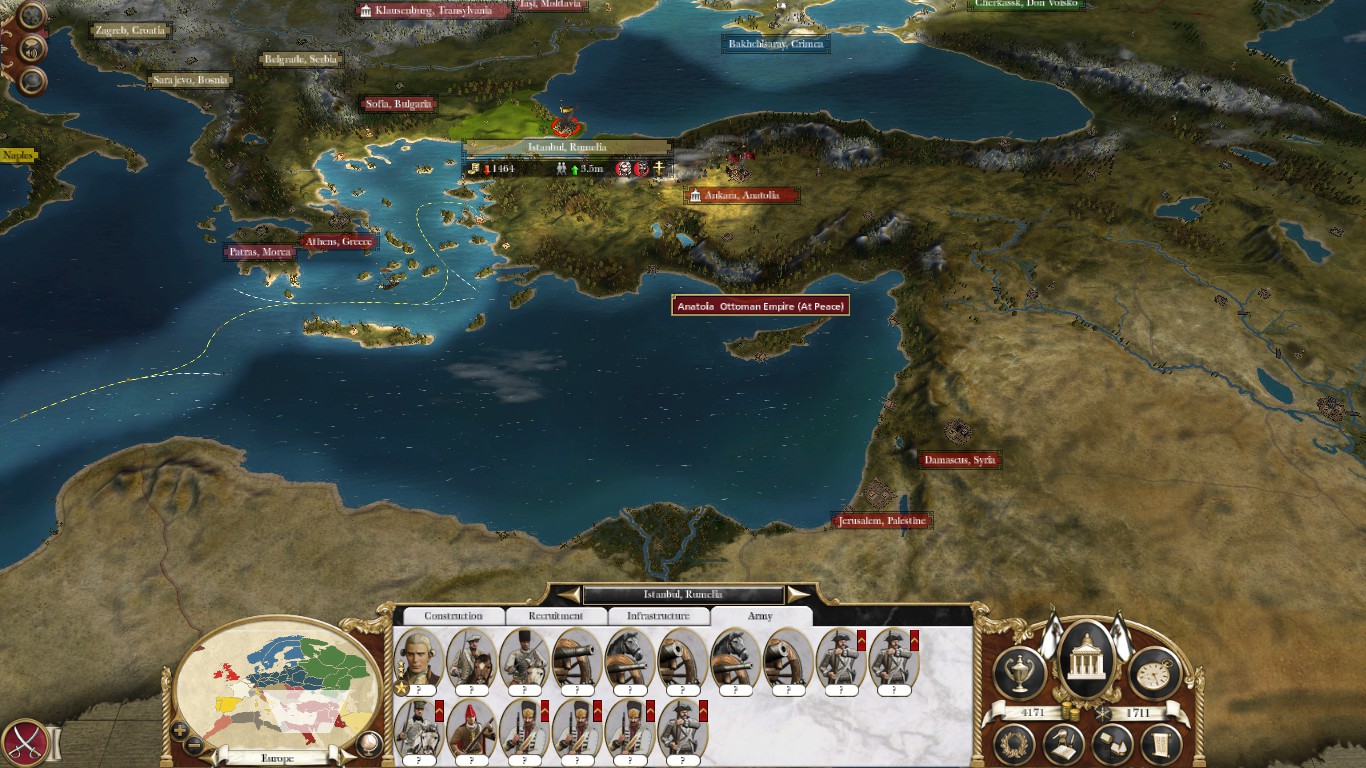Select the Army tab
The image size is (1366, 768).
pyautogui.click(x=760, y=616)
